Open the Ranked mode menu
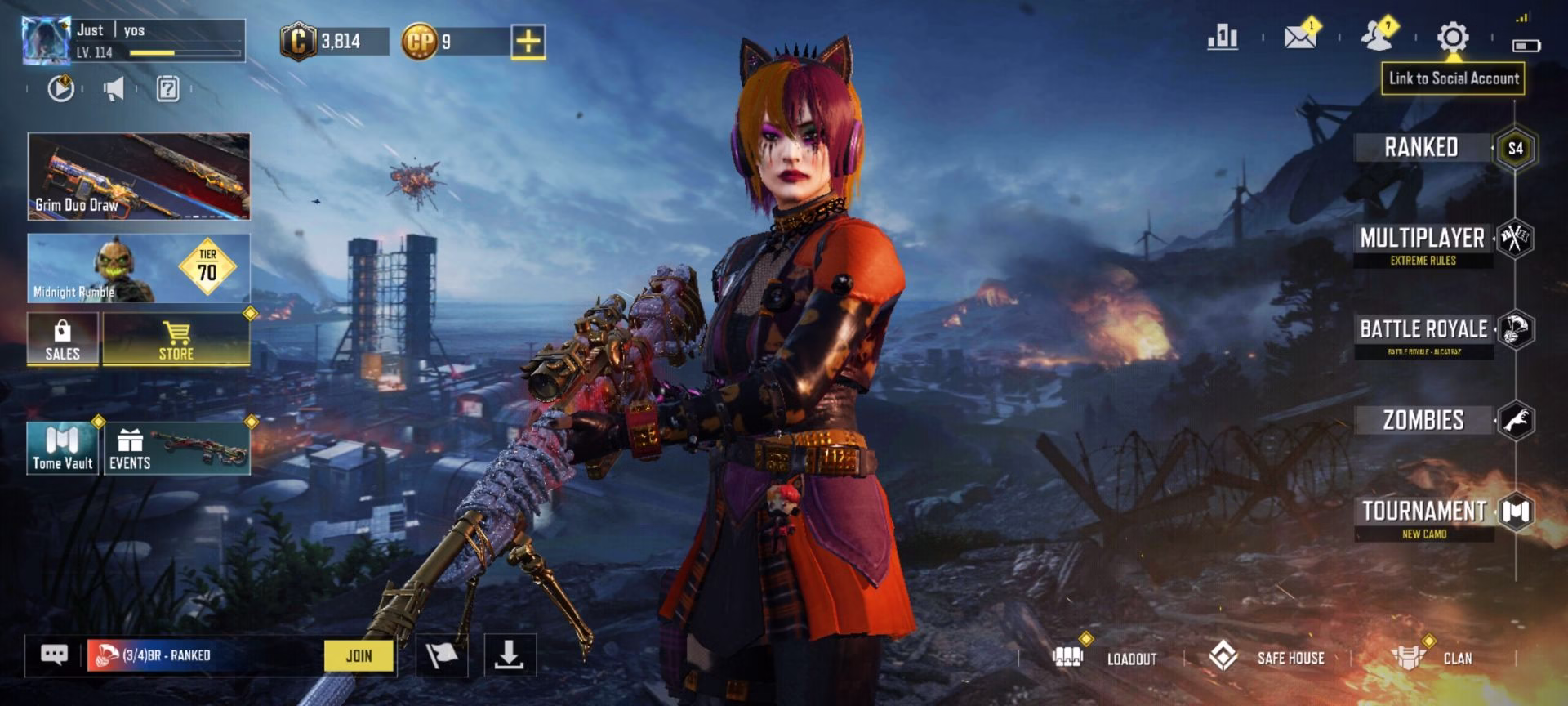 [1422, 148]
